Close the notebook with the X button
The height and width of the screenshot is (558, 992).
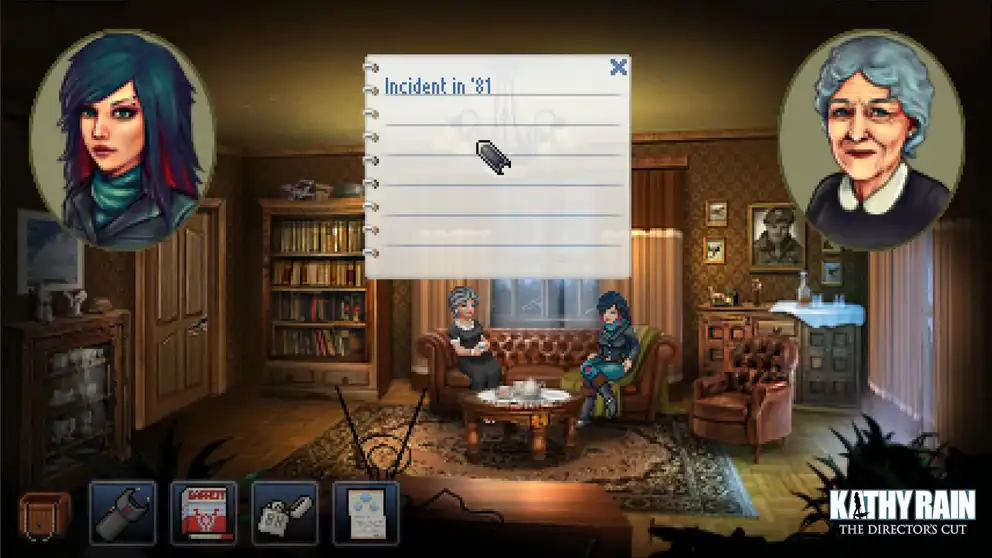pos(618,68)
